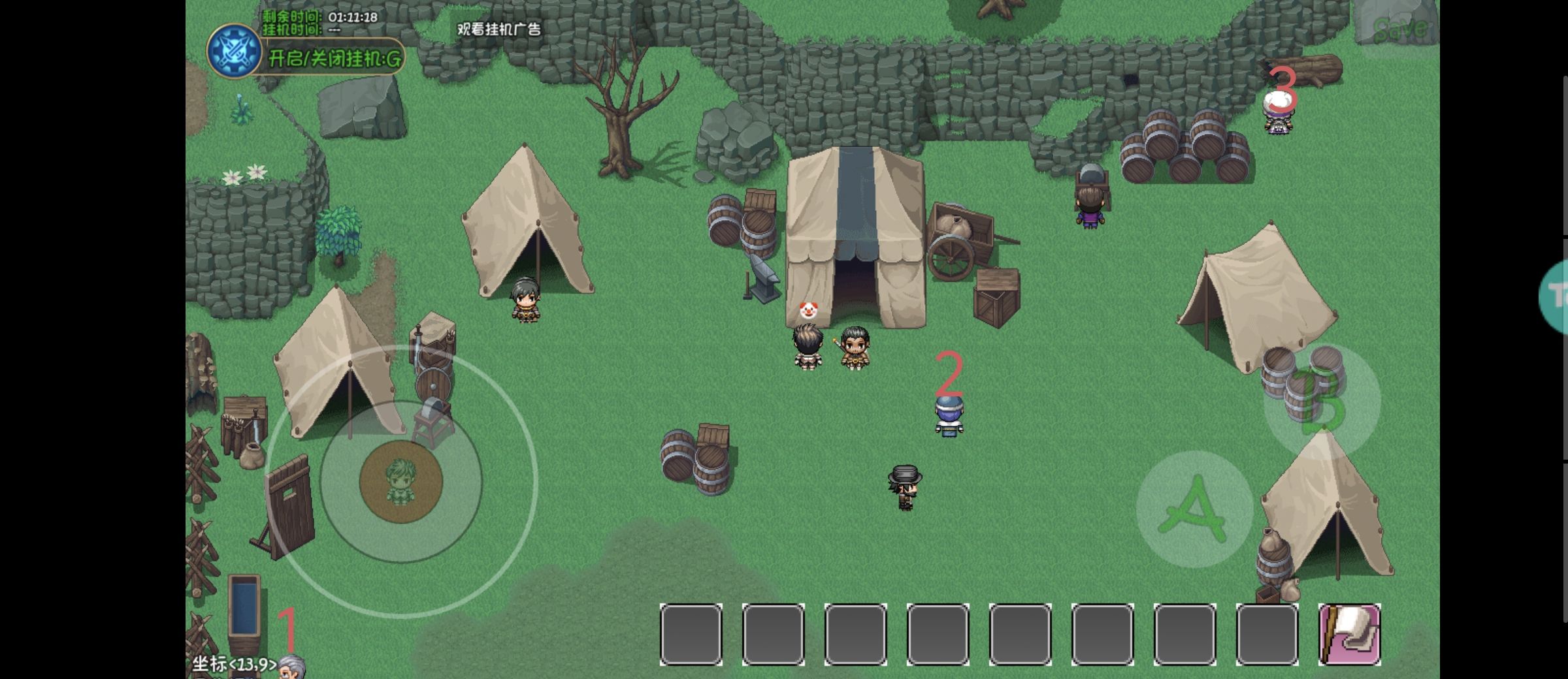Select the white flag hotbar item
Viewport: 1568px width, 679px height.
click(x=1349, y=634)
